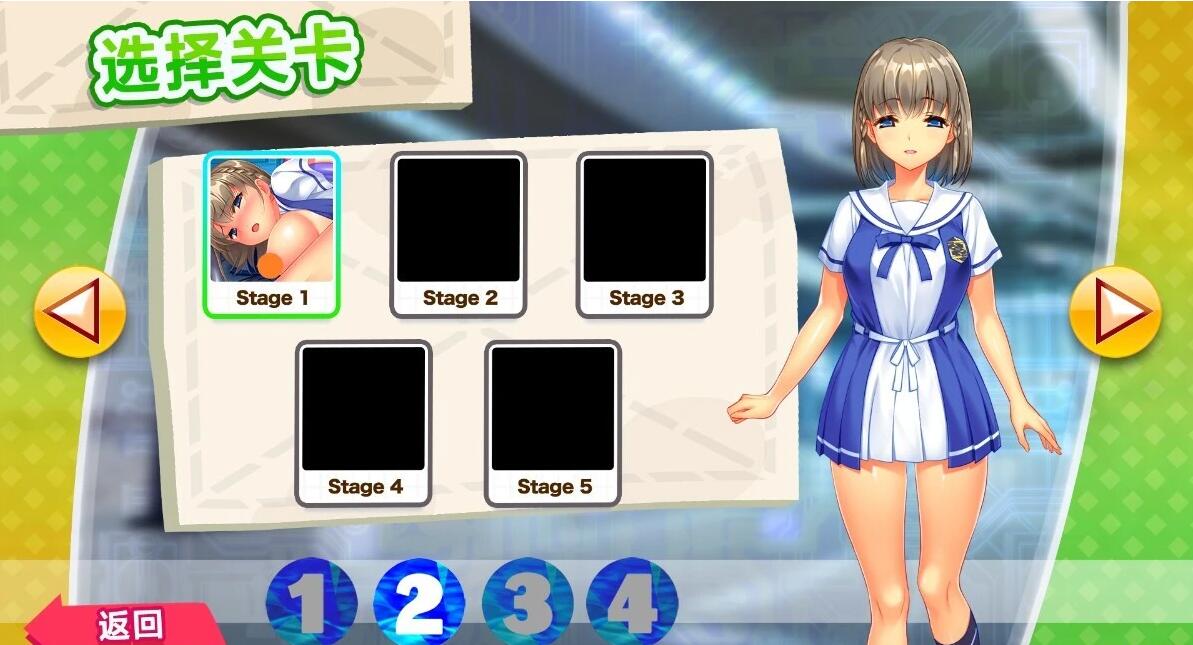Select the Stage 5 tile
The height and width of the screenshot is (645, 1193).
(553, 423)
